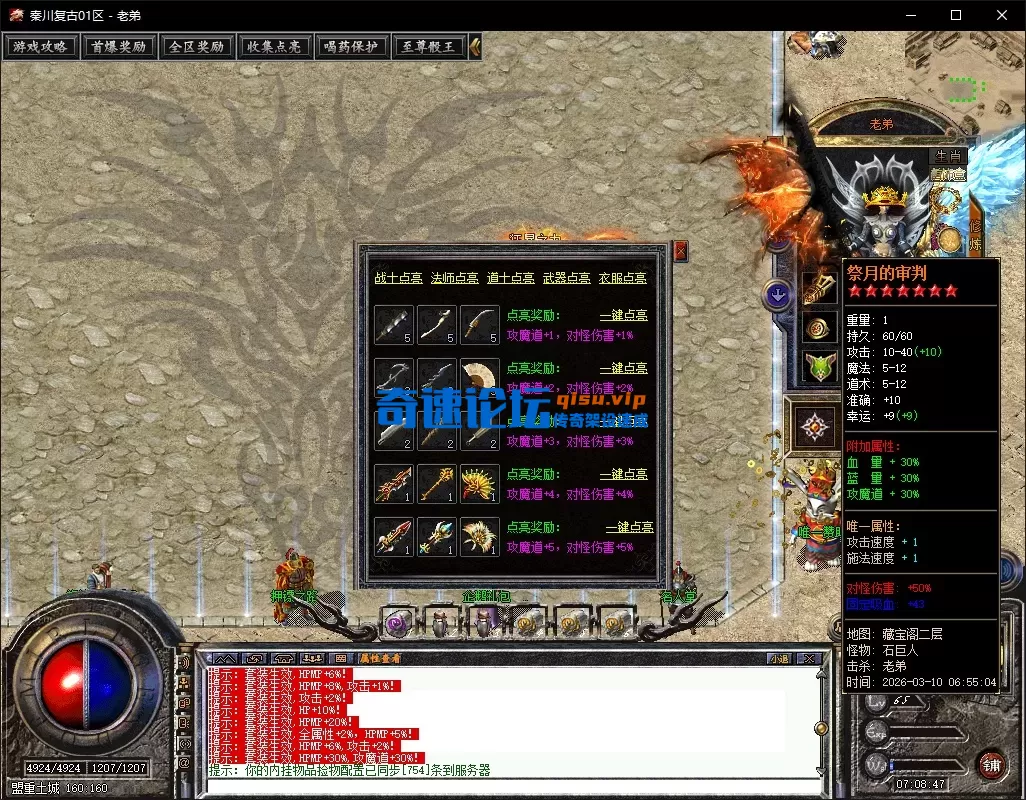Image resolution: width=1026 pixels, height=800 pixels.
Task: Switch to the 法师点亮 tab
Action: pos(454,278)
